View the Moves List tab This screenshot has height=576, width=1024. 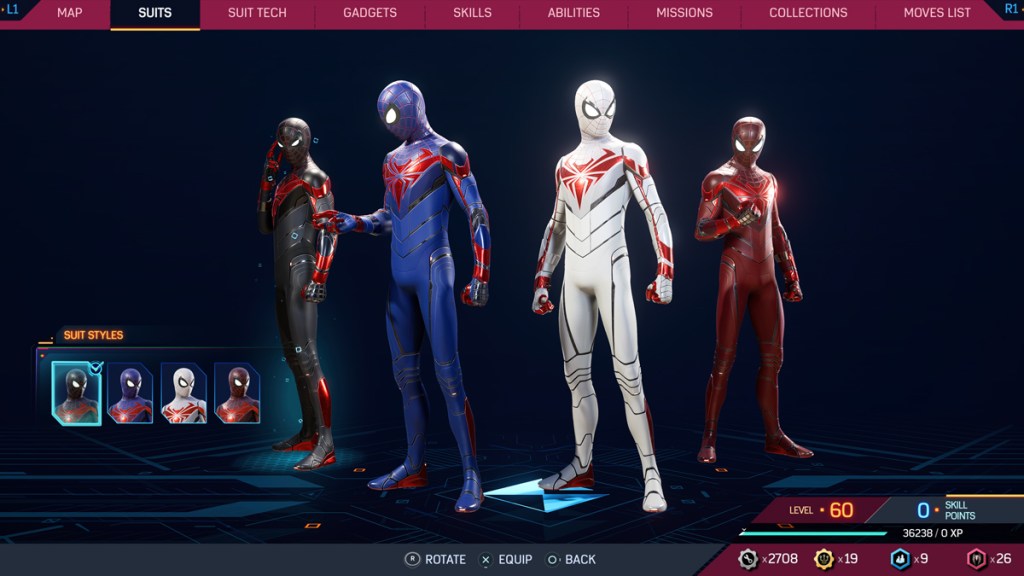(x=937, y=13)
